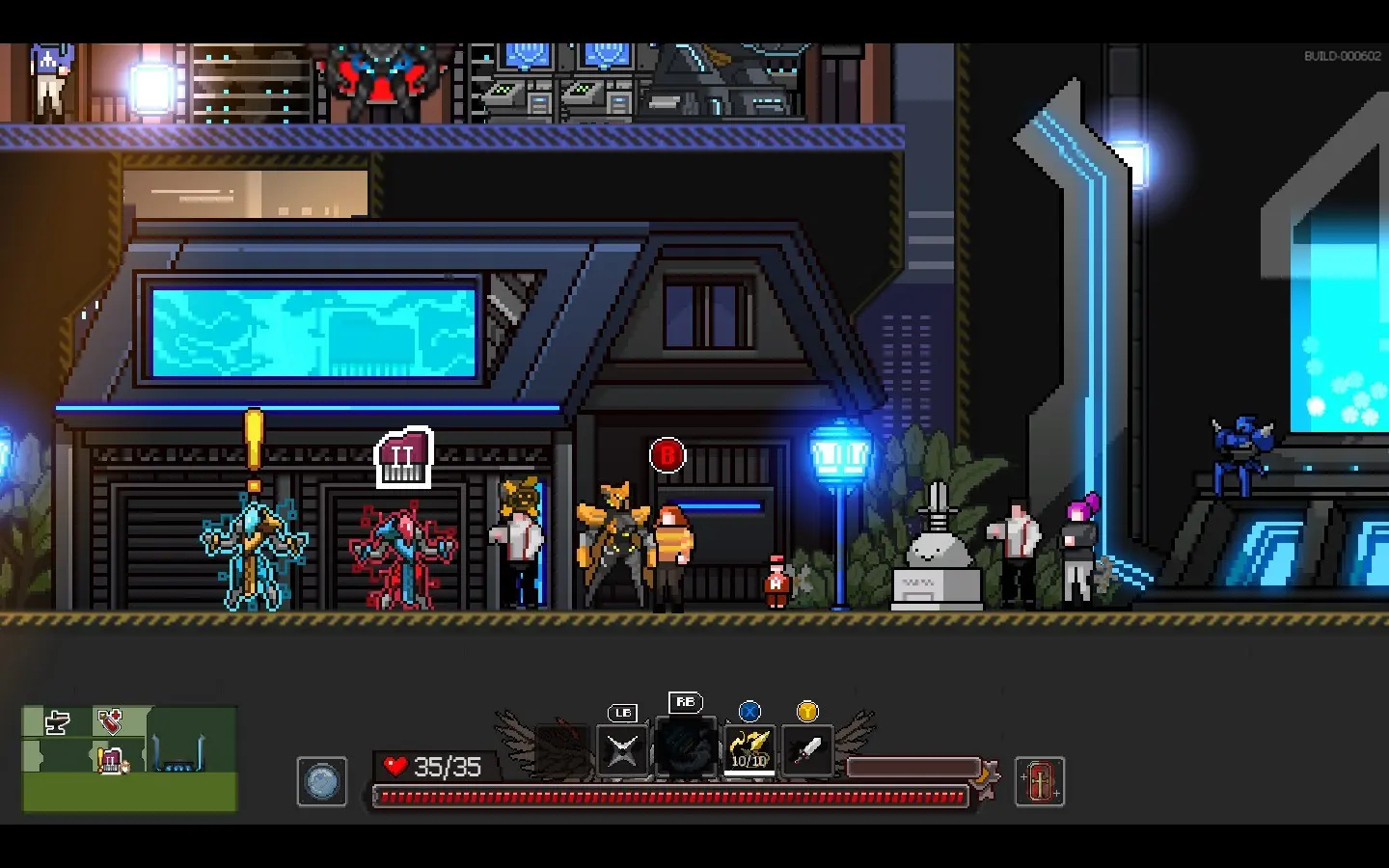
Task: Click the blue X button prompt above the hotbar
Action: tap(749, 712)
